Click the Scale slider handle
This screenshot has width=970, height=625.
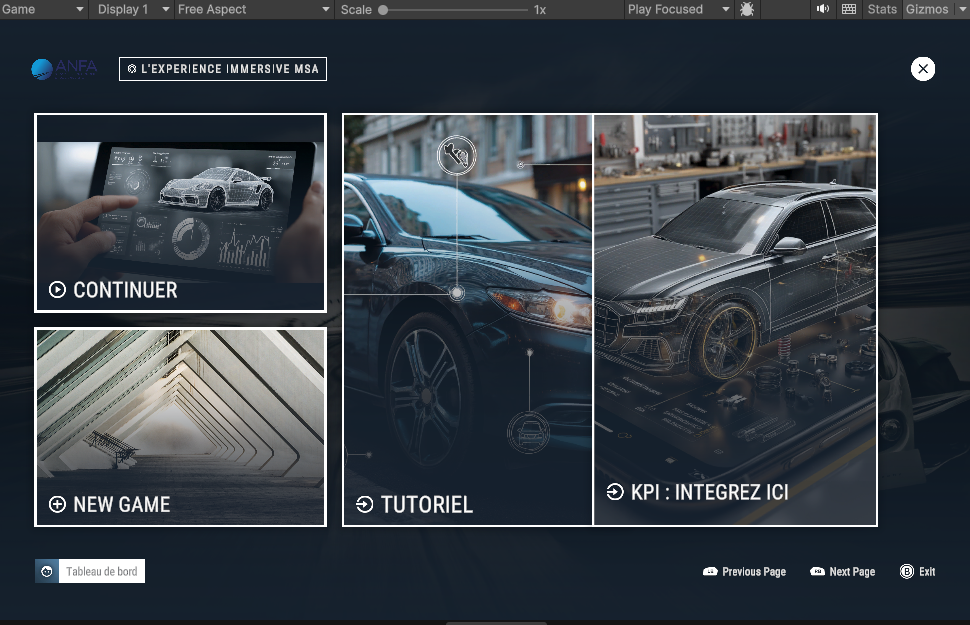383,10
